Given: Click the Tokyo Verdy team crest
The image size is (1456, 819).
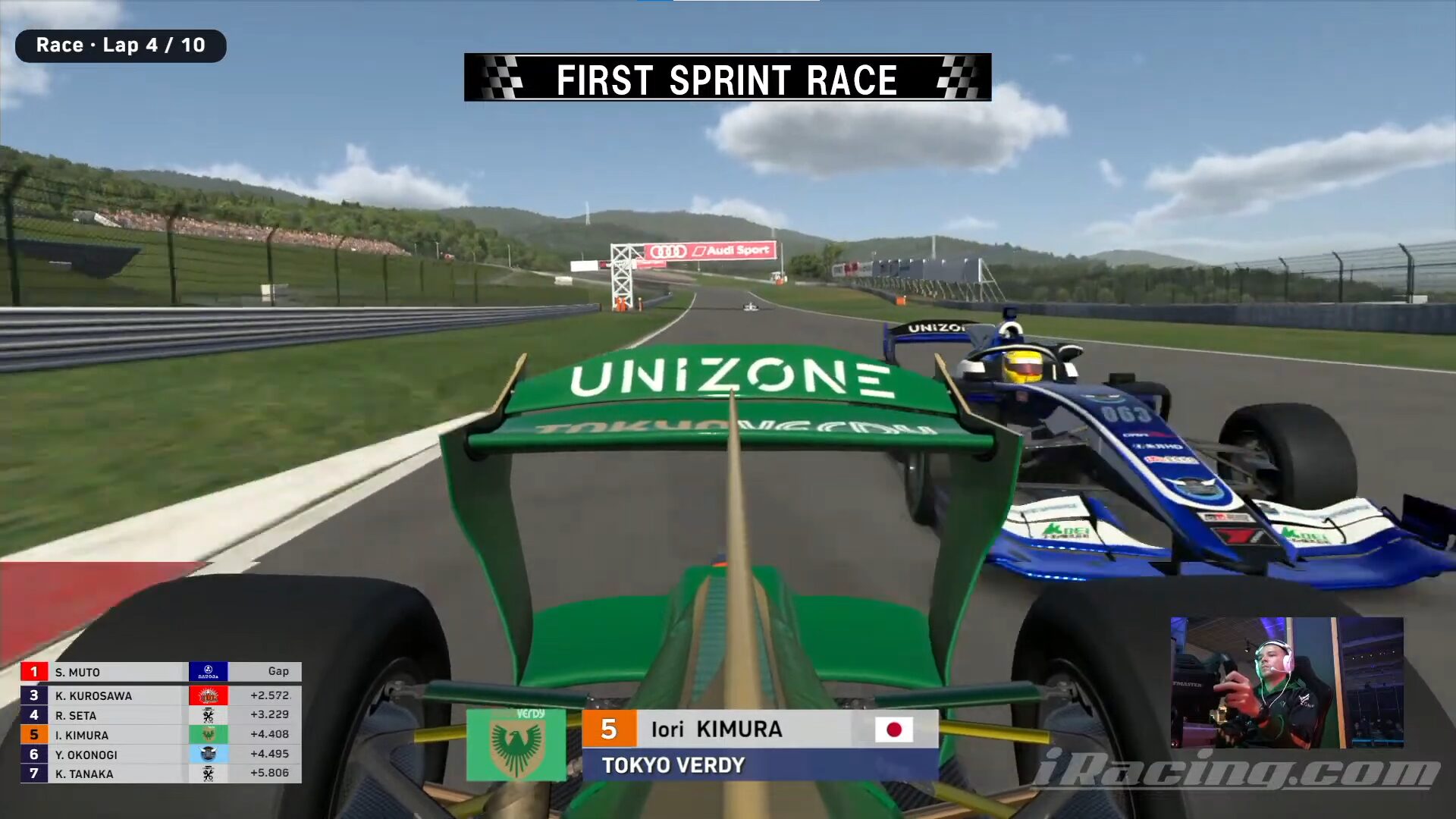Looking at the screenshot, I should point(516,745).
